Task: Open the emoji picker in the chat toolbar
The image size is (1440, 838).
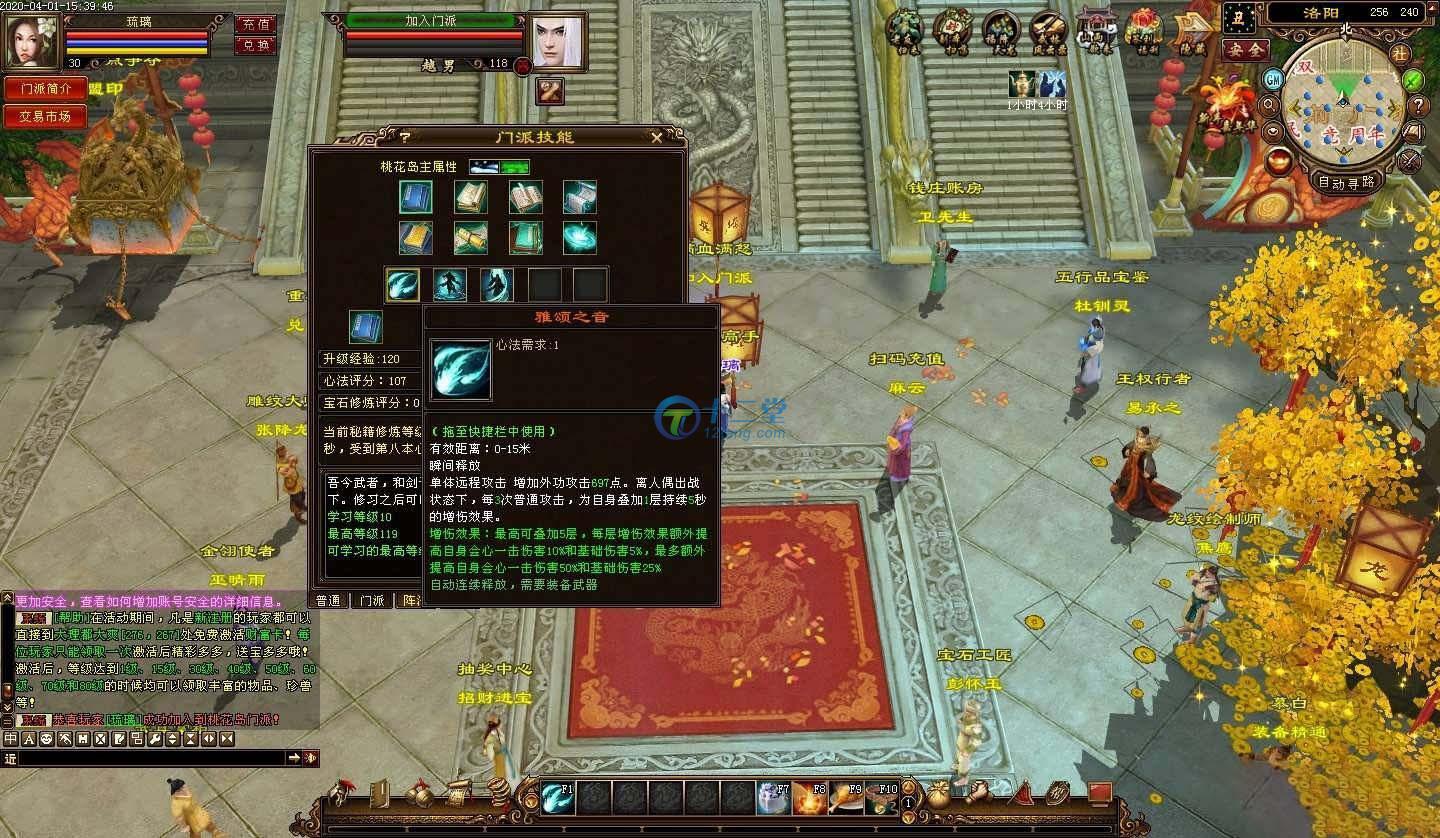Action: [x=46, y=740]
